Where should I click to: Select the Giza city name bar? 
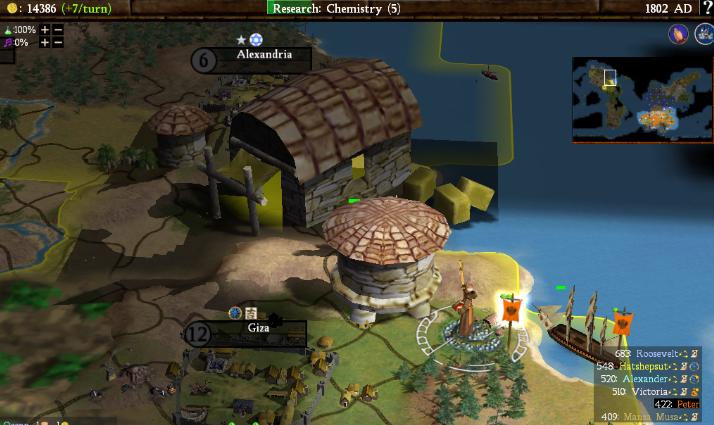click(258, 327)
